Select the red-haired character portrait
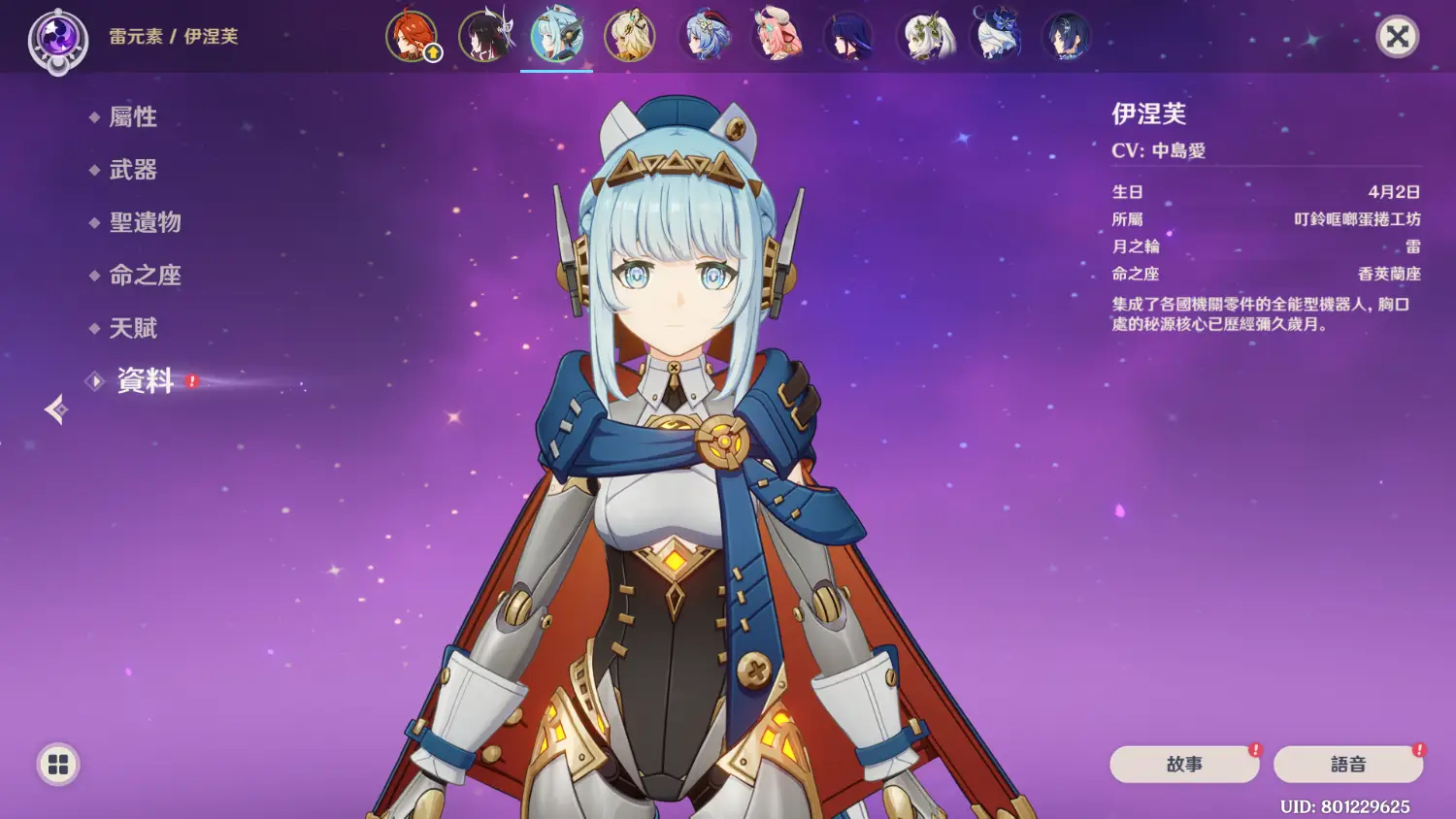The width and height of the screenshot is (1456, 819). [412, 37]
